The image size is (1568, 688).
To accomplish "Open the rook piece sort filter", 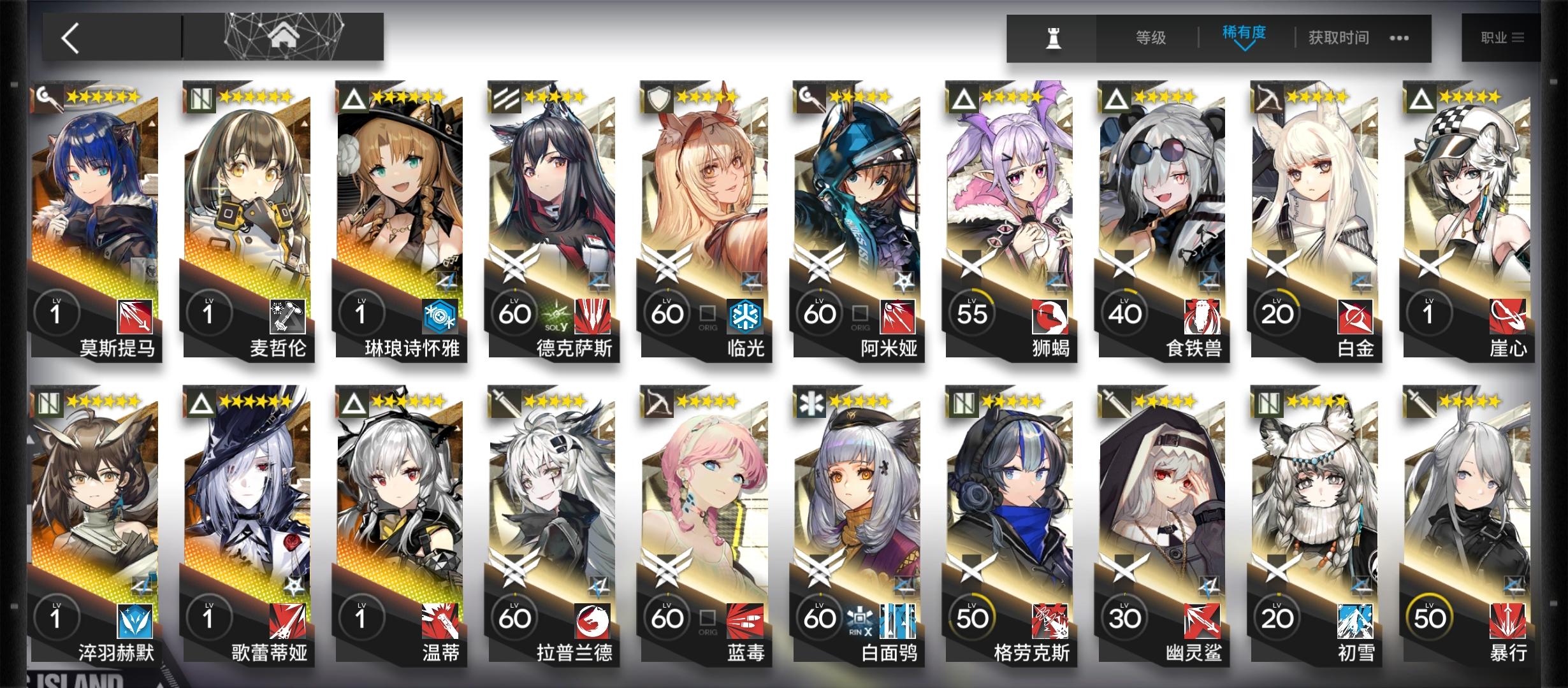I will click(1053, 38).
